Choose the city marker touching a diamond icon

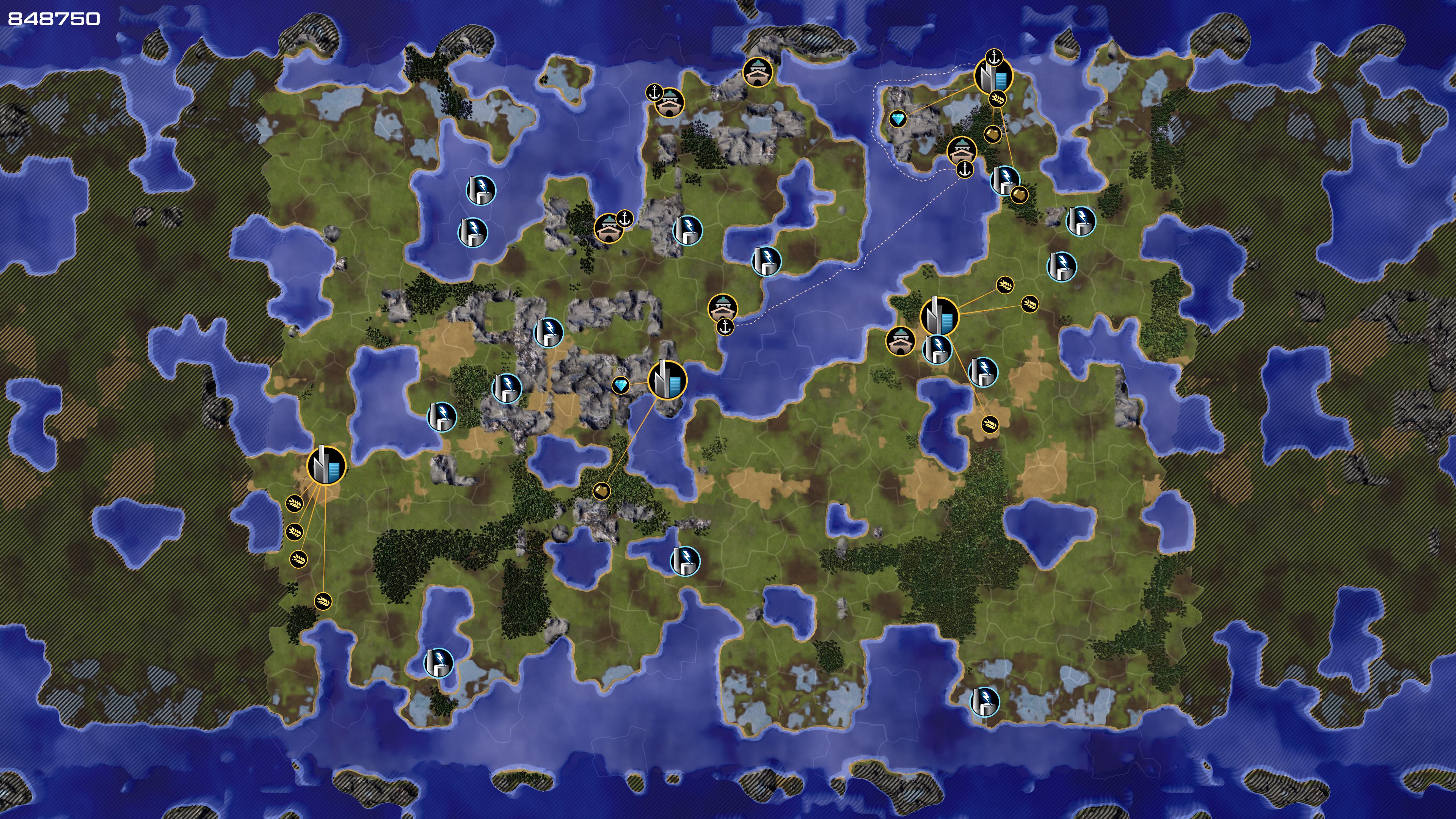point(667,380)
